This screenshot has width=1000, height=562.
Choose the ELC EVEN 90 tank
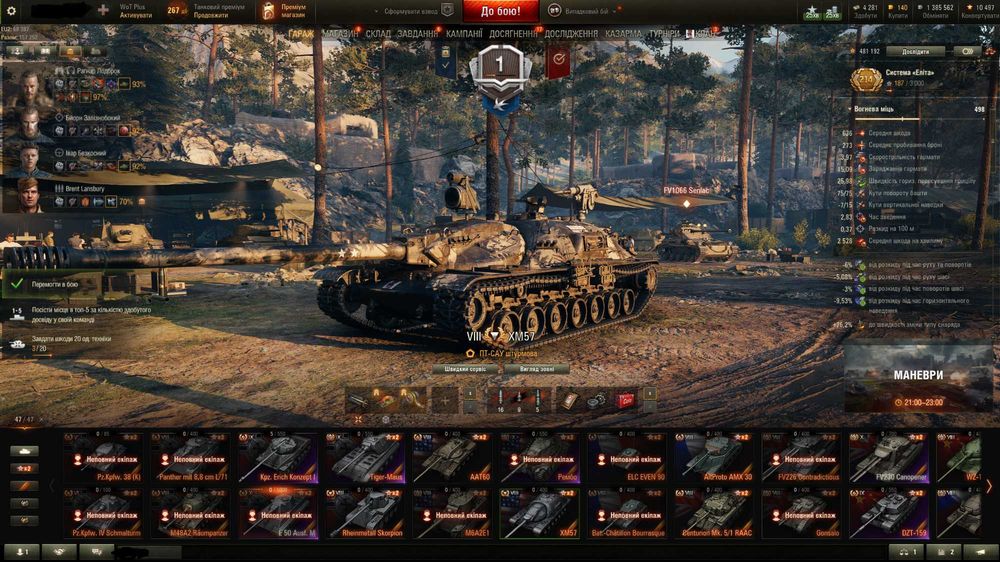click(x=630, y=458)
